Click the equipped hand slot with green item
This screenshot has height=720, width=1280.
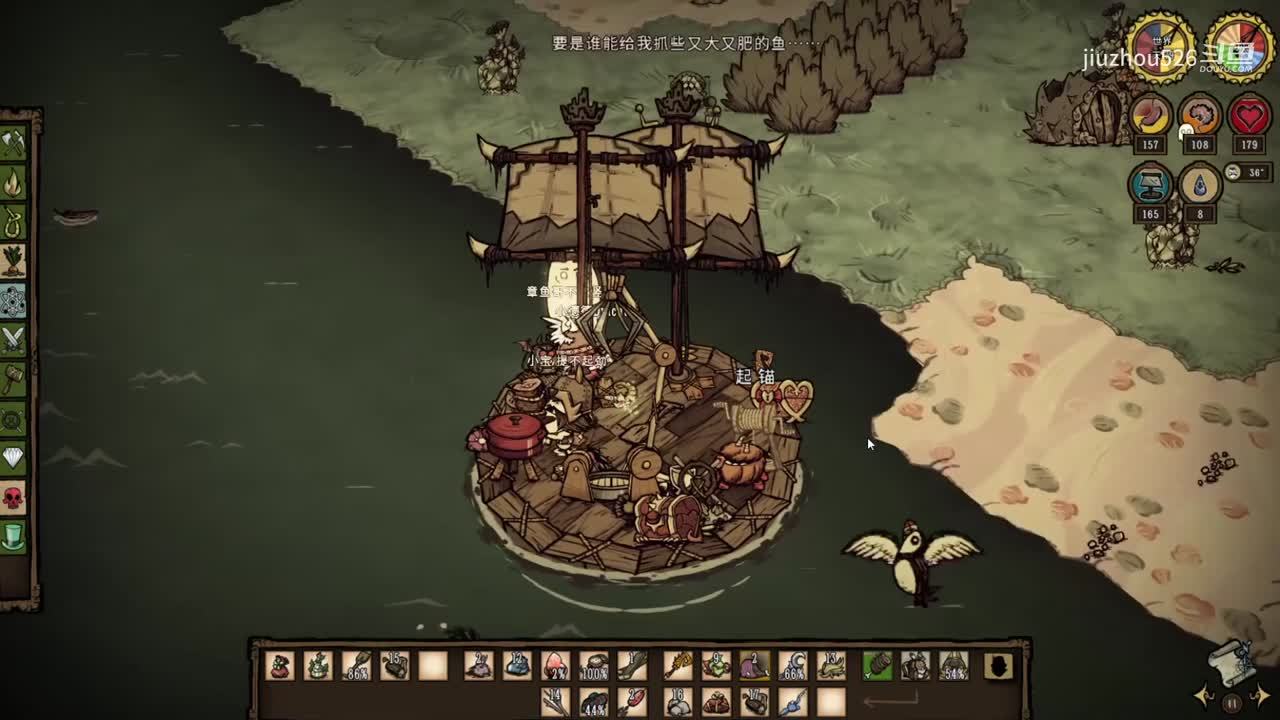coord(877,666)
